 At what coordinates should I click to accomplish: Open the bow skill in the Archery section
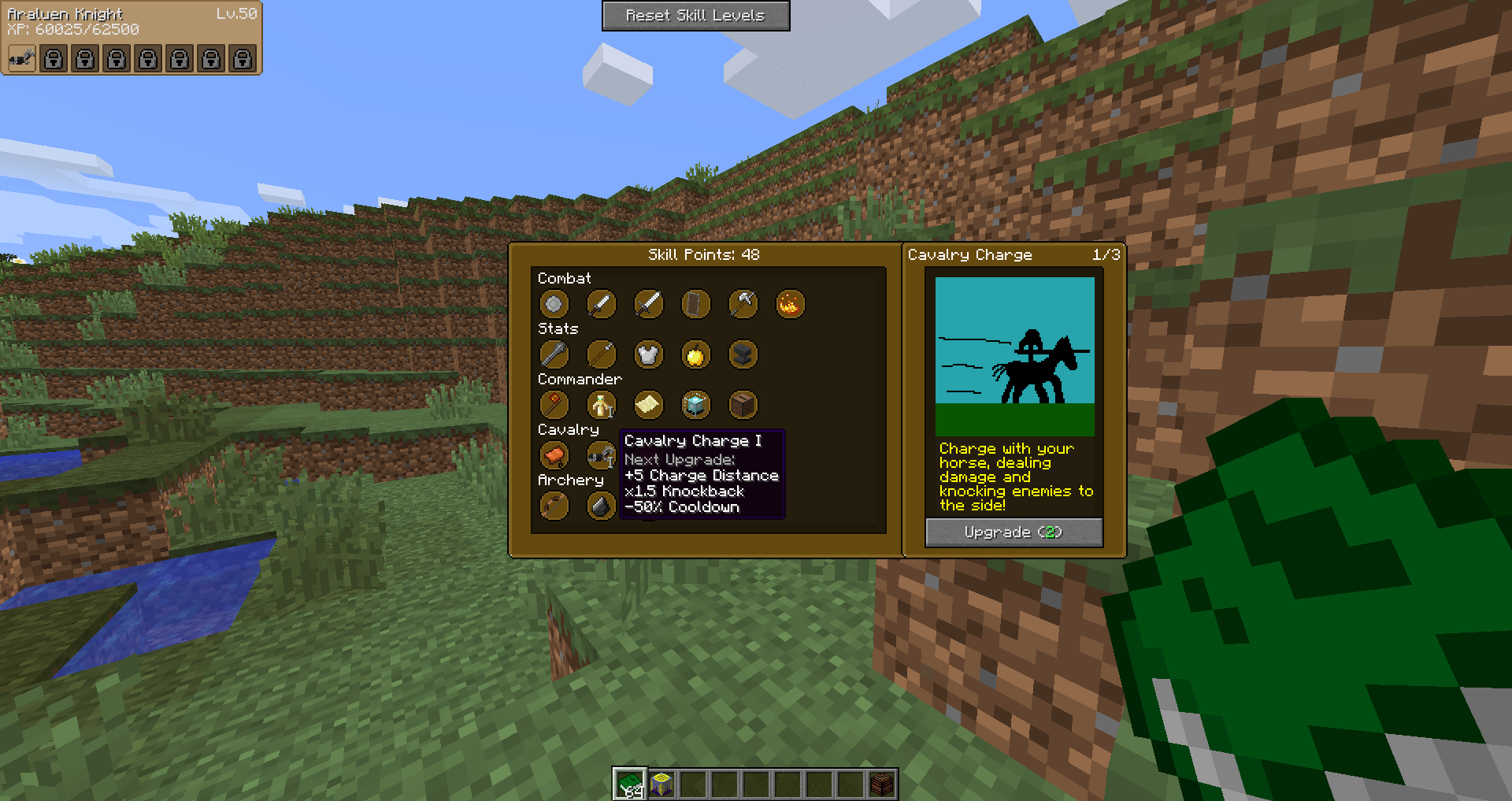554,506
